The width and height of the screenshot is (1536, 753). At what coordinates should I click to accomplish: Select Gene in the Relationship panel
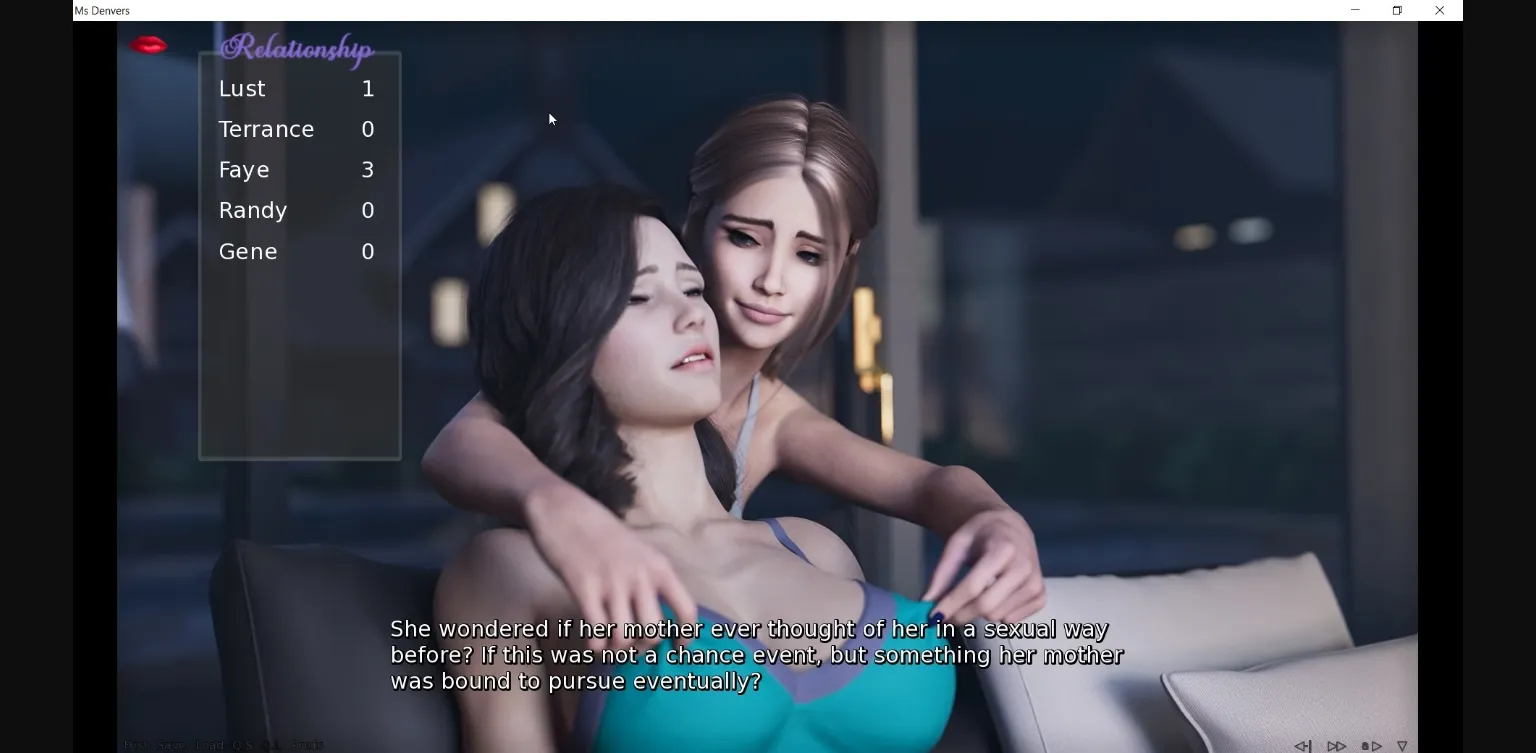click(248, 251)
